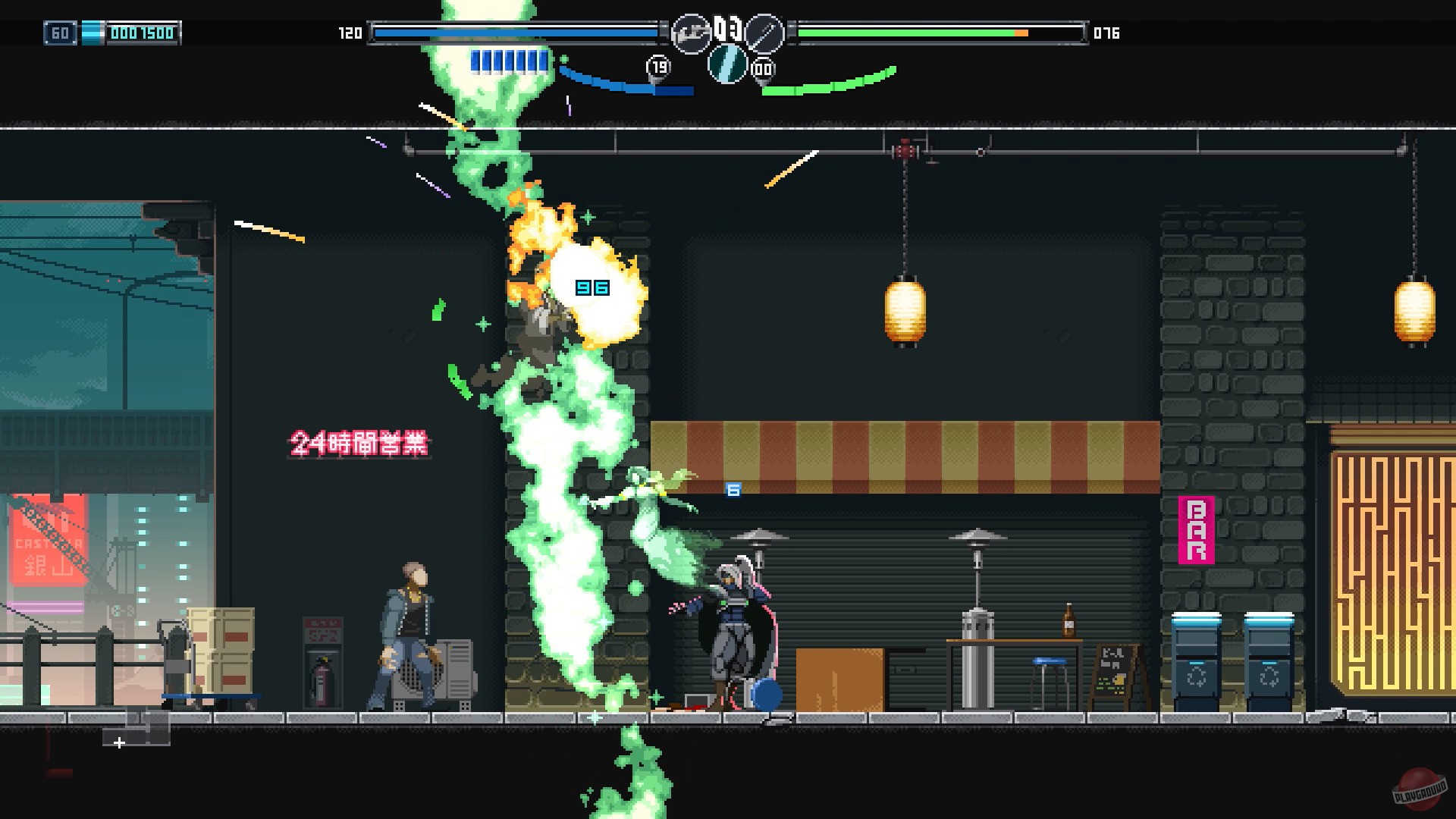Click the left vending machine near the BAR sign

(1197, 657)
